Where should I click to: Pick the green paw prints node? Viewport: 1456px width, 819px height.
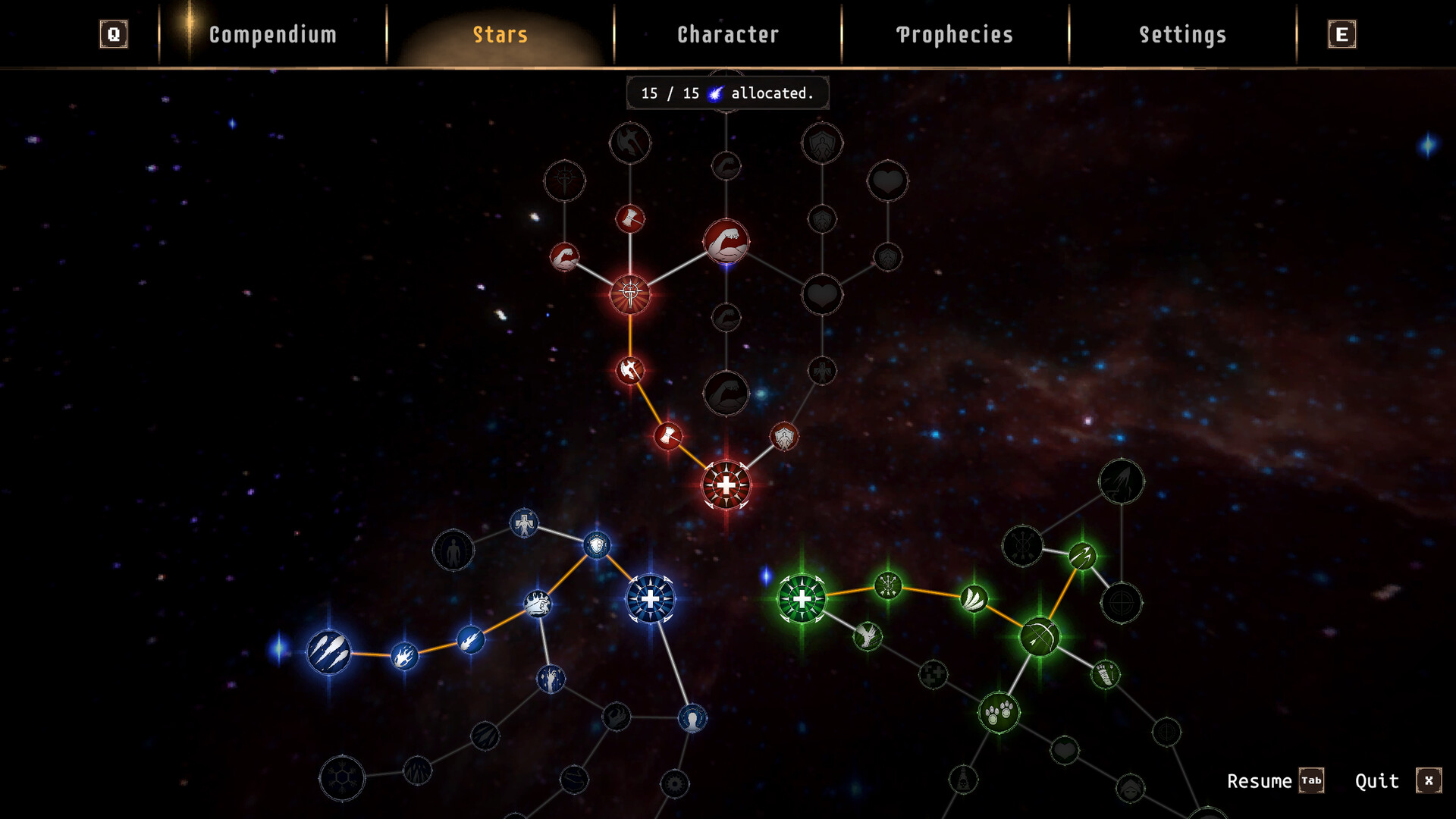pos(999,712)
